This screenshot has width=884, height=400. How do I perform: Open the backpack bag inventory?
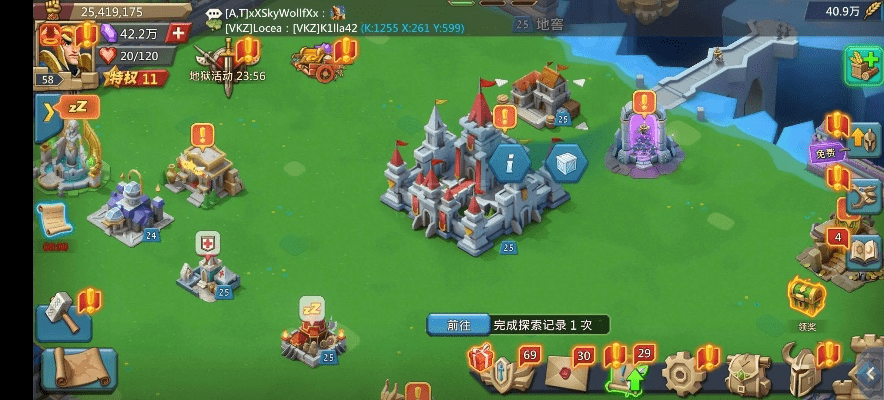pos(745,373)
